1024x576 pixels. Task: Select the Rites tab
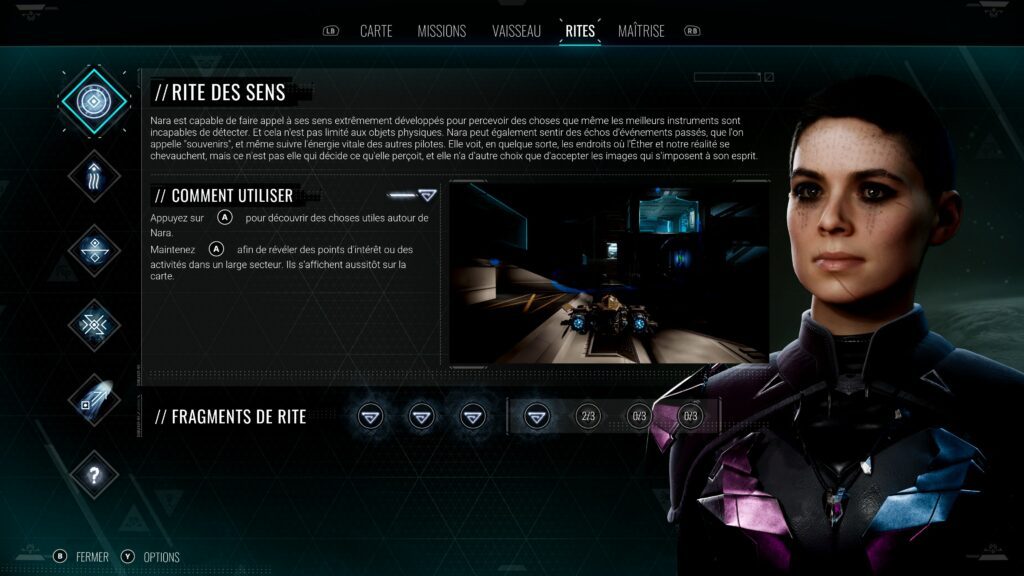tap(580, 31)
